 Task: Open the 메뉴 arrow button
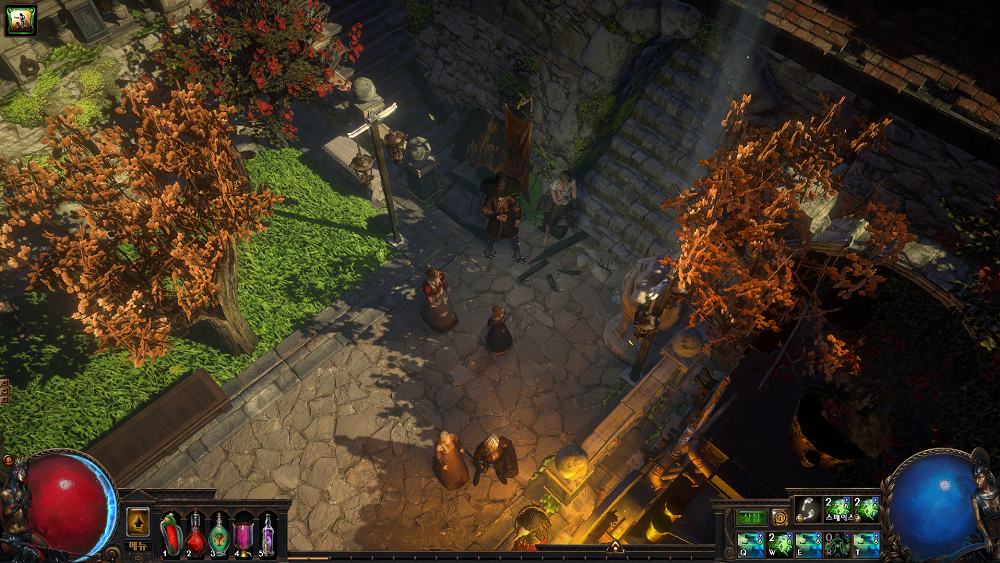(137, 523)
